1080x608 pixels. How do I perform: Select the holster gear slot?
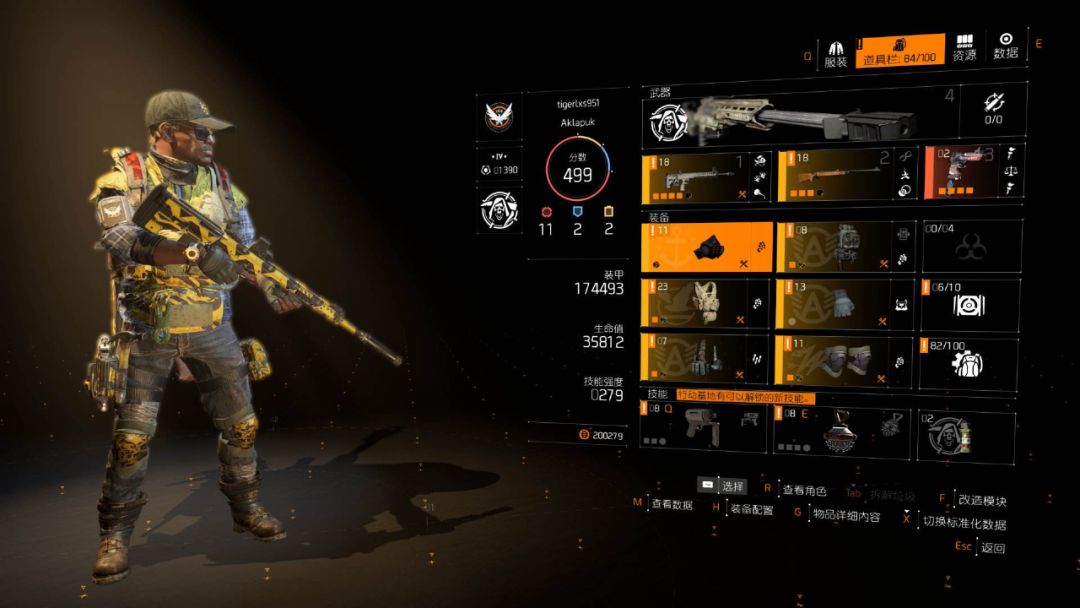pos(704,359)
